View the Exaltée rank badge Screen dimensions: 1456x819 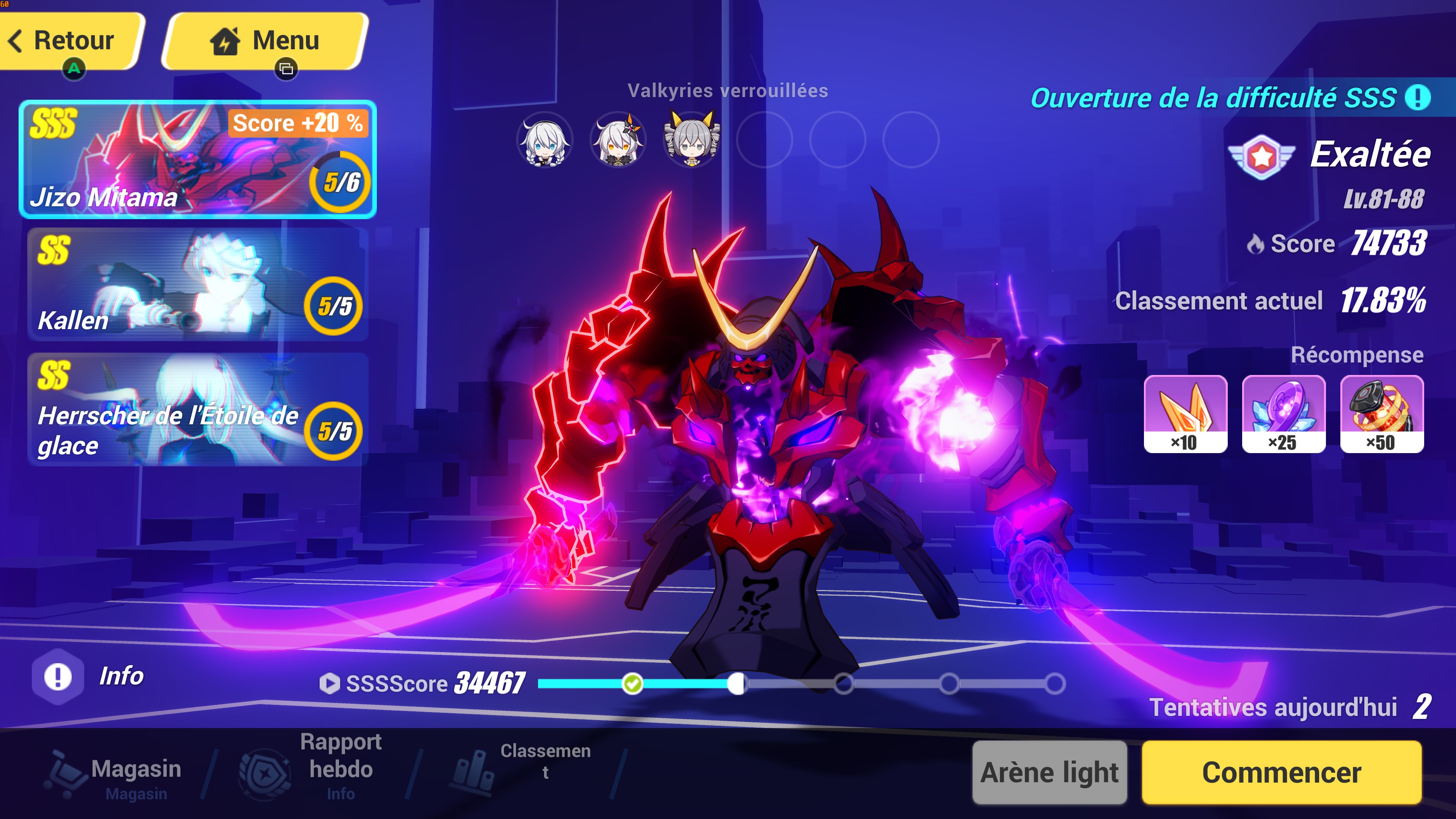[1261, 157]
